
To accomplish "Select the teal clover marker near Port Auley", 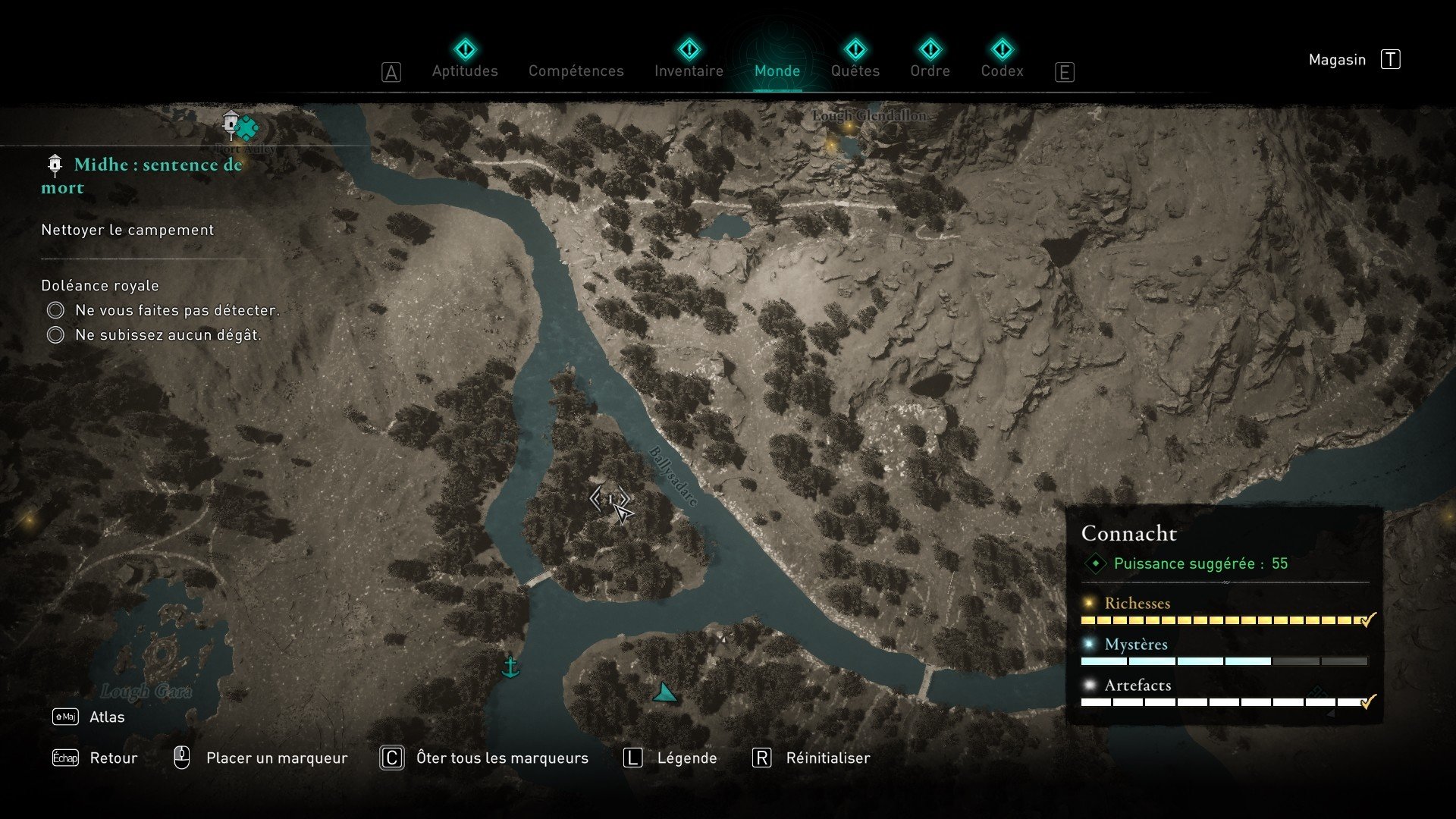I will point(247,128).
